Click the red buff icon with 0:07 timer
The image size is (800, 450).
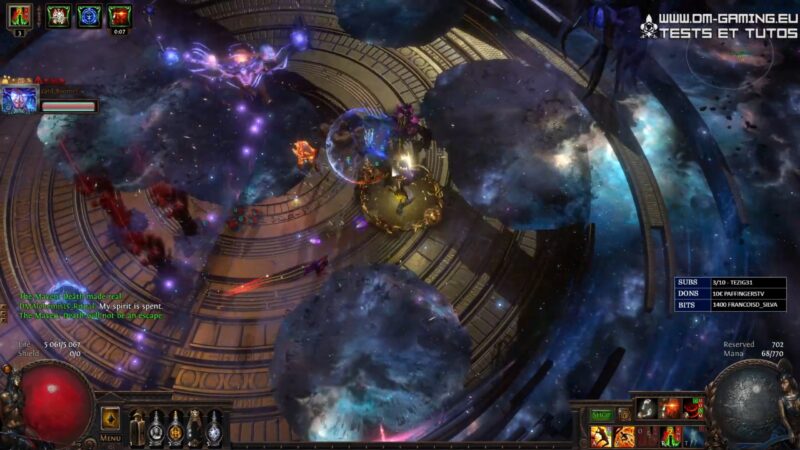tap(120, 16)
